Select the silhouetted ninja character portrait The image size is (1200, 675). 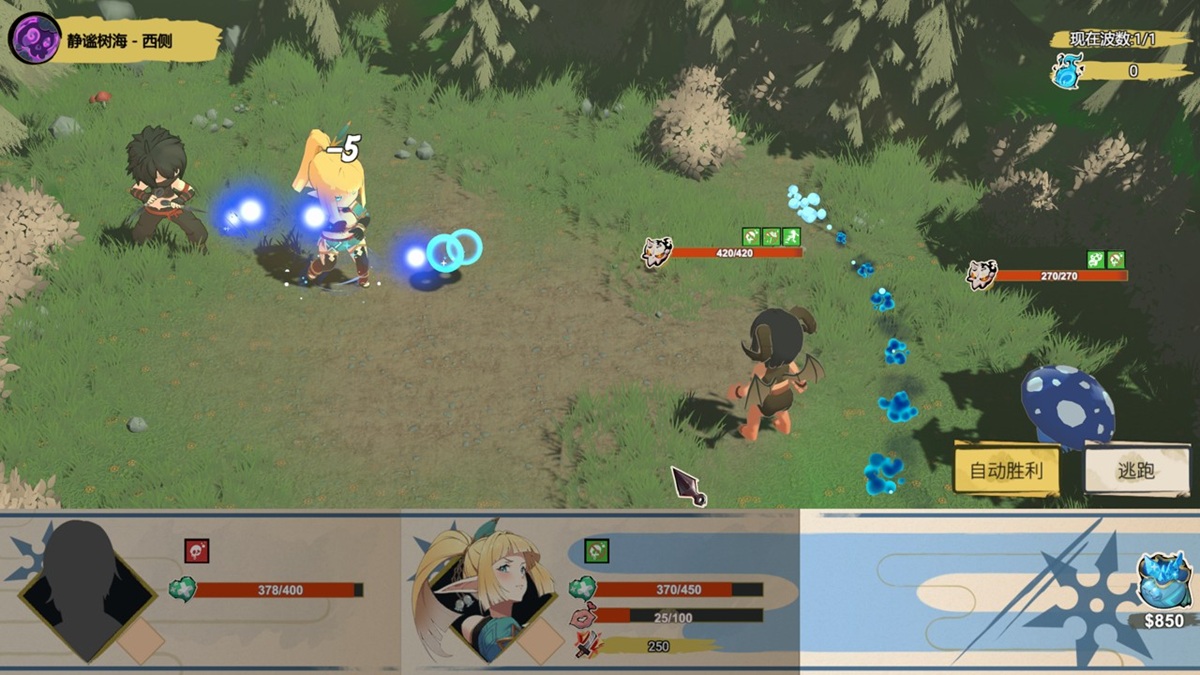coord(87,590)
